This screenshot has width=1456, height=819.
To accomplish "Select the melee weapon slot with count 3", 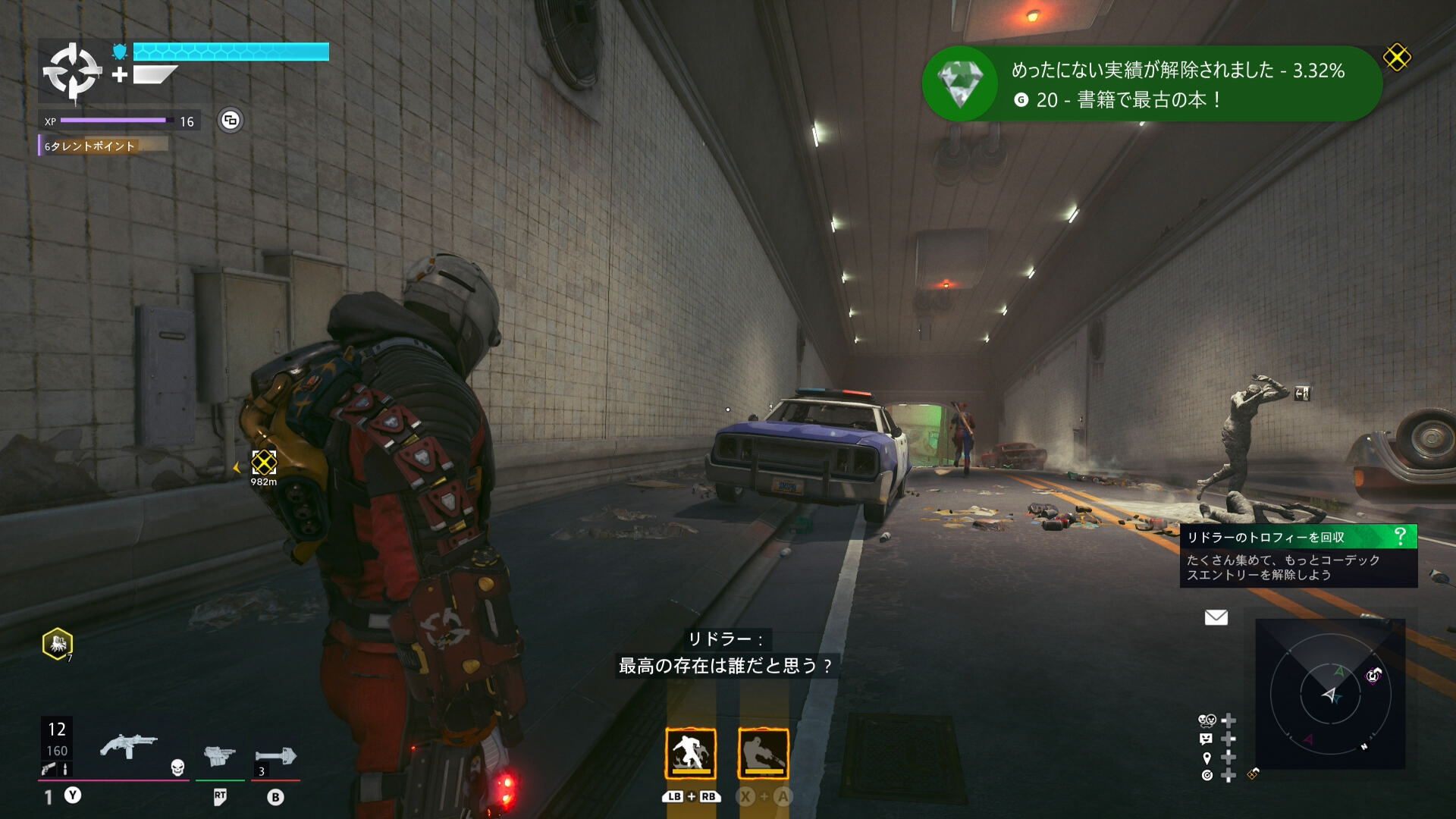I will (x=275, y=757).
